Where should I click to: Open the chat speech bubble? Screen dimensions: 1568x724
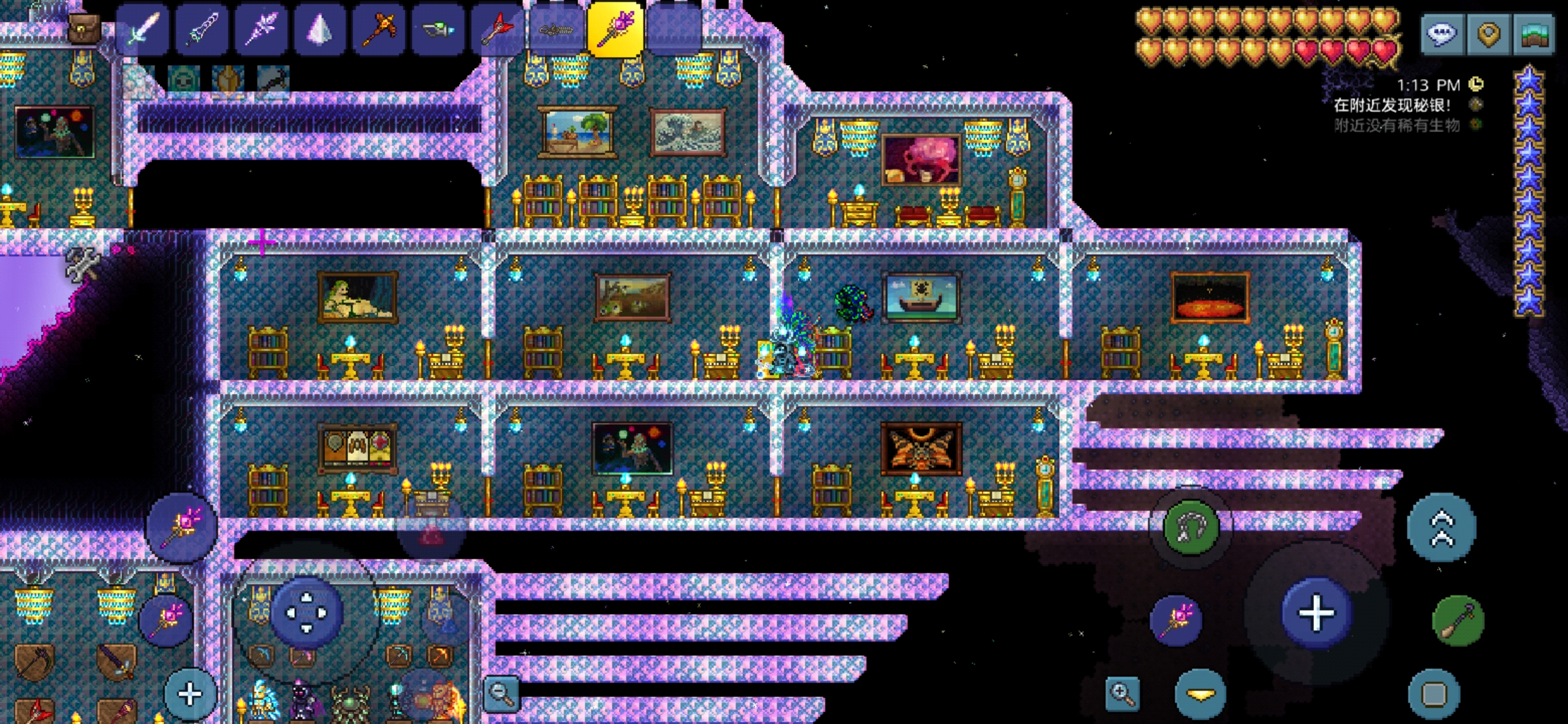point(1442,34)
